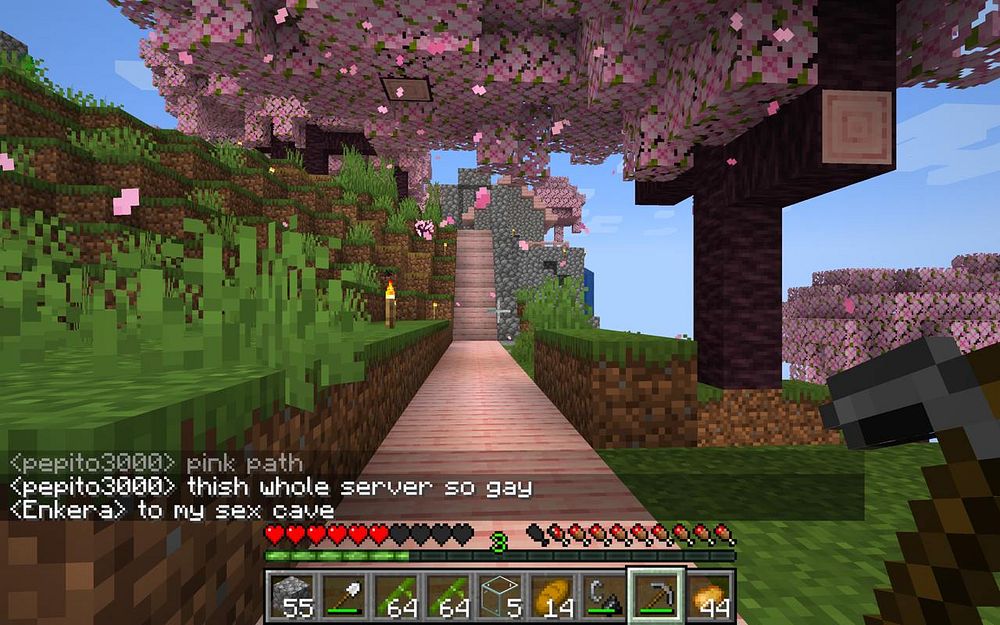Pick the baked potato stack of 44

tap(708, 596)
